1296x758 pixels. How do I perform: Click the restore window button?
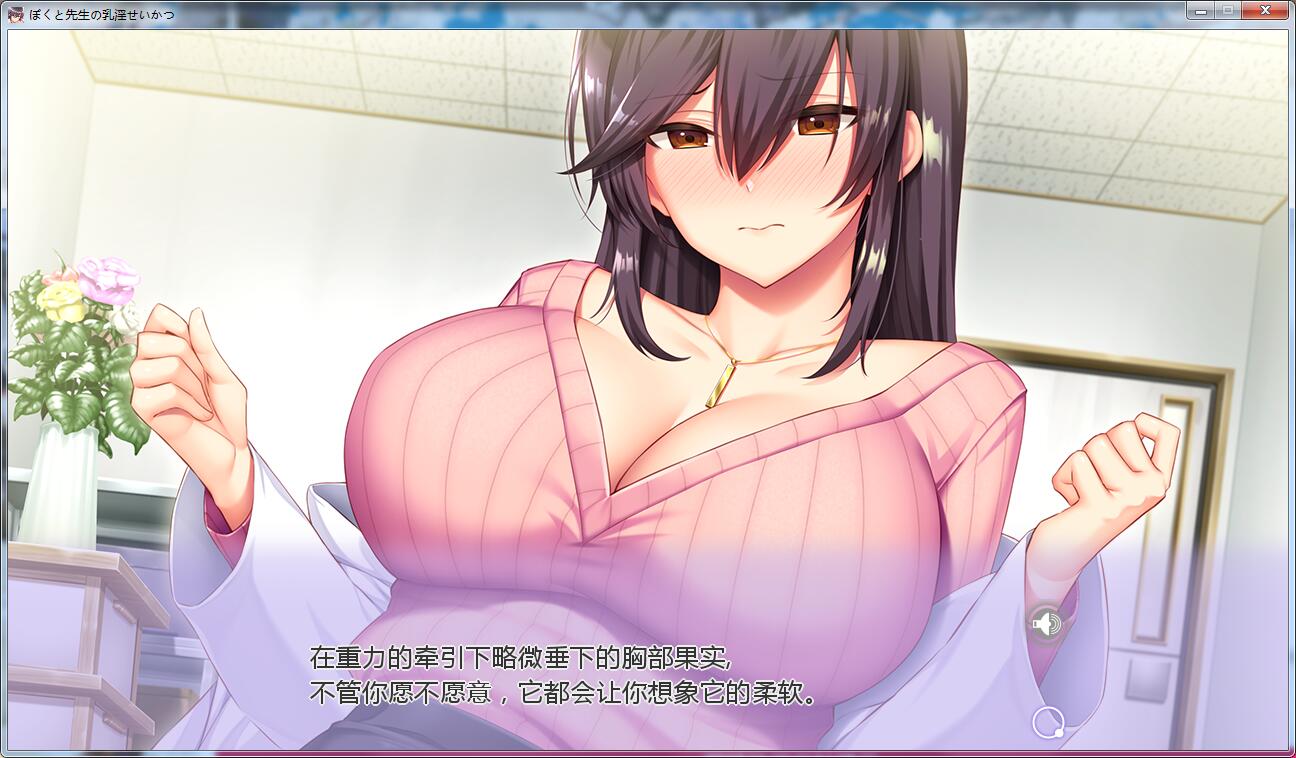[1226, 10]
